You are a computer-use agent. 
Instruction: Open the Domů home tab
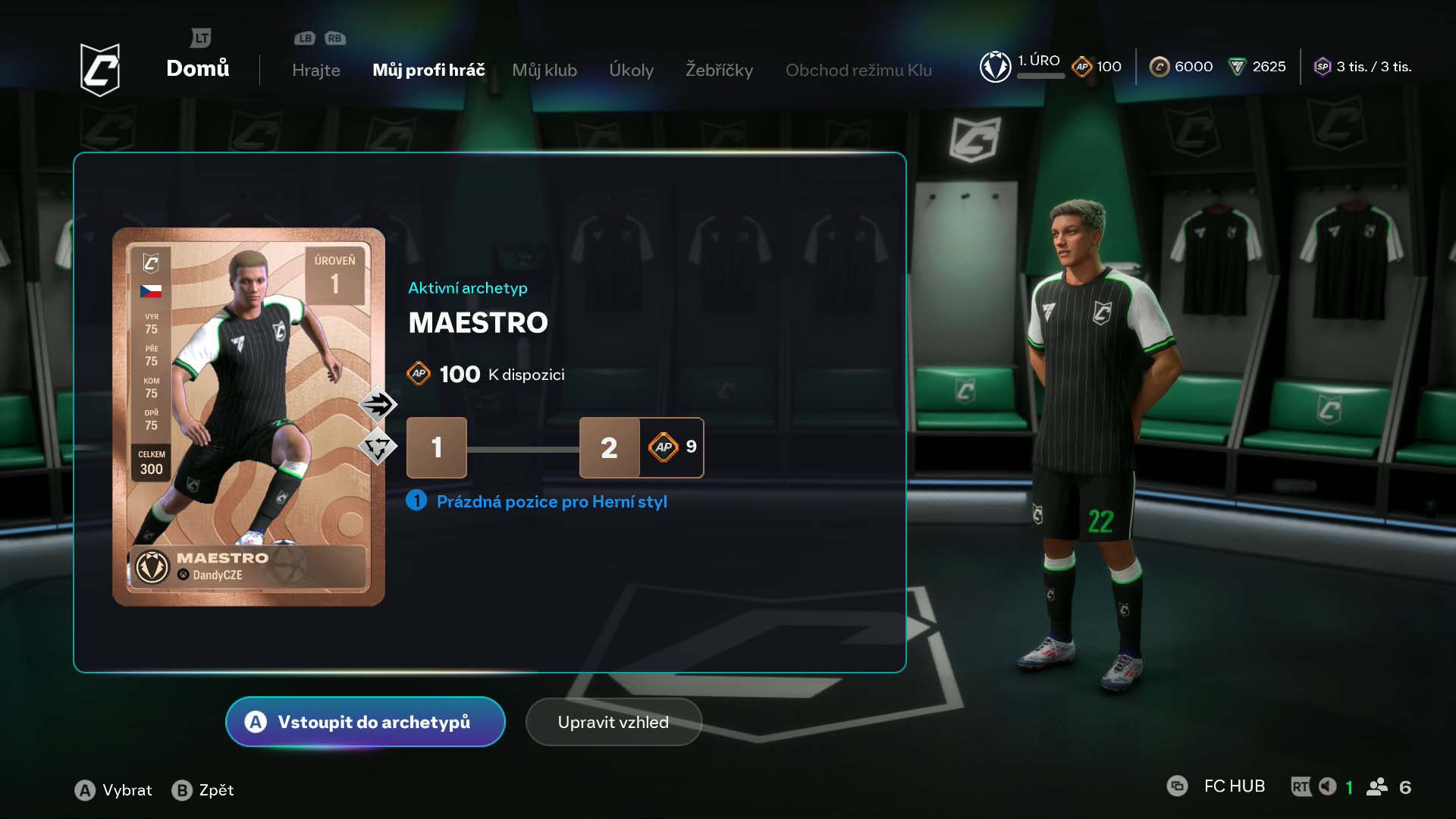[x=197, y=68]
